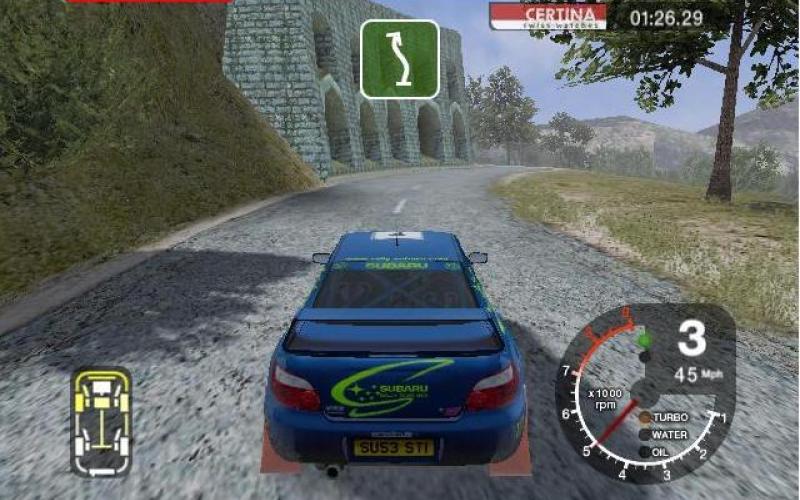Click the OIL warning light
The height and width of the screenshot is (500, 800).
645,452
